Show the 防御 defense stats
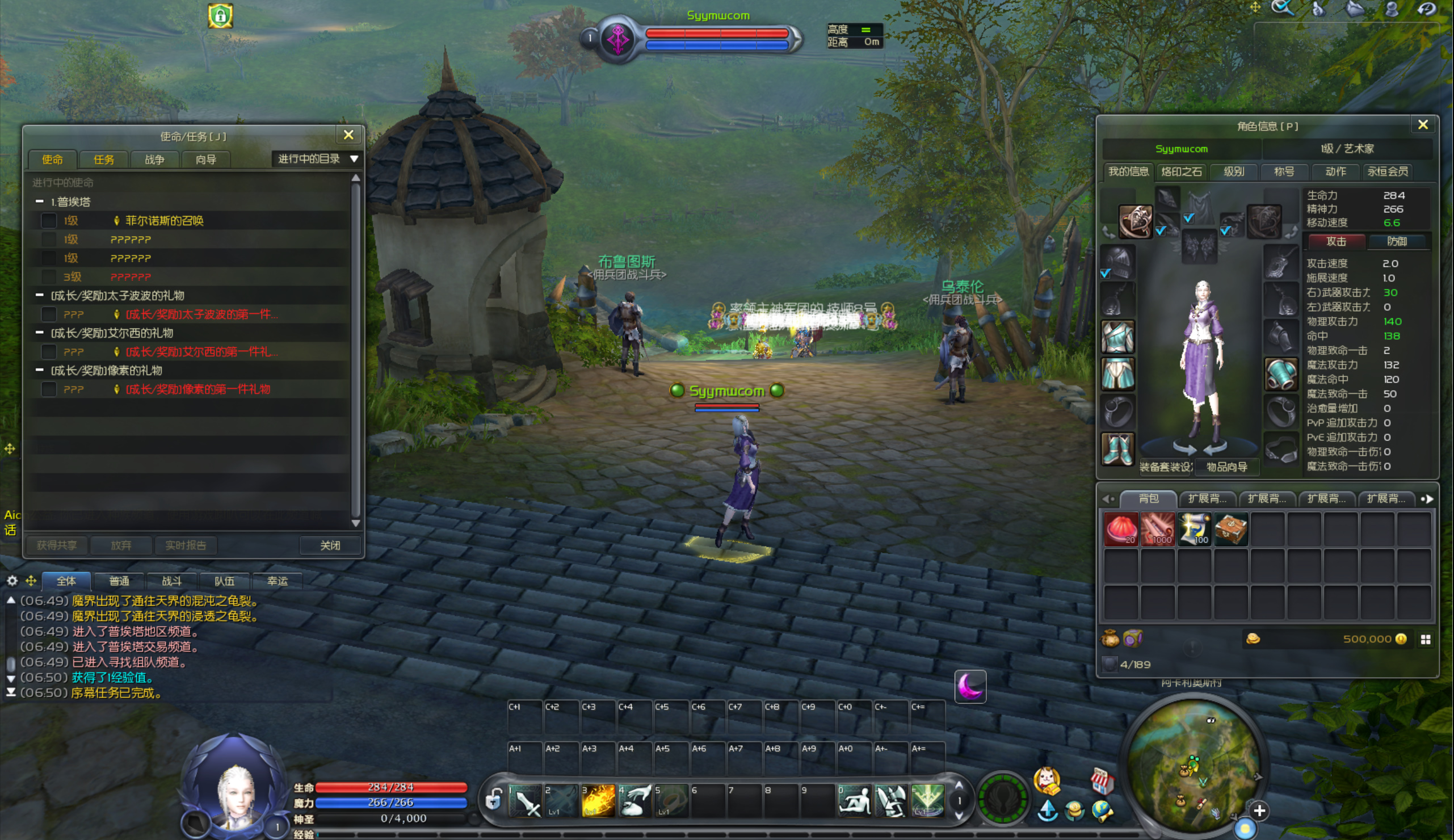Viewport: 1454px width, 840px height. point(1396,241)
